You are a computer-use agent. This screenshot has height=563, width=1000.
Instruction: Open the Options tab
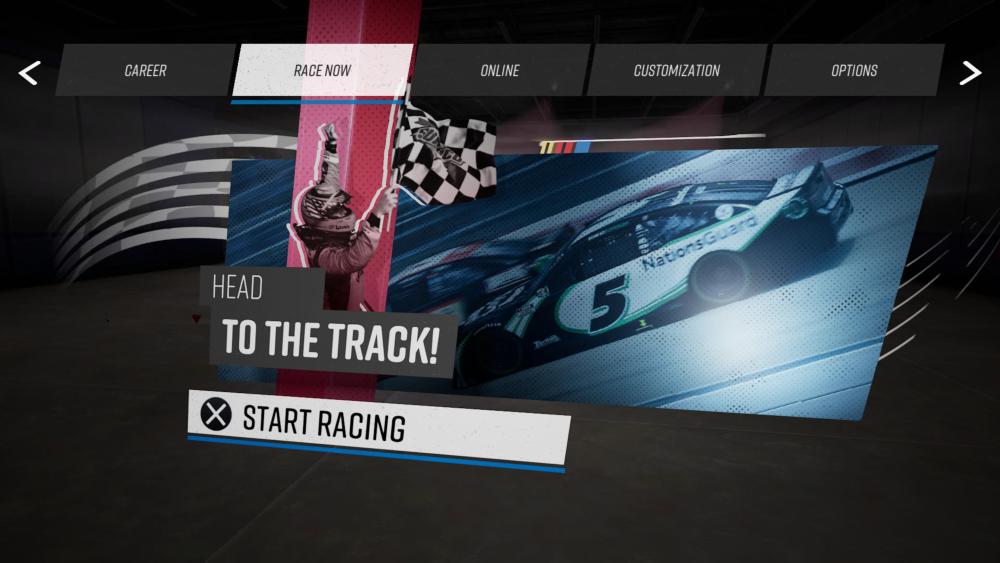(854, 70)
